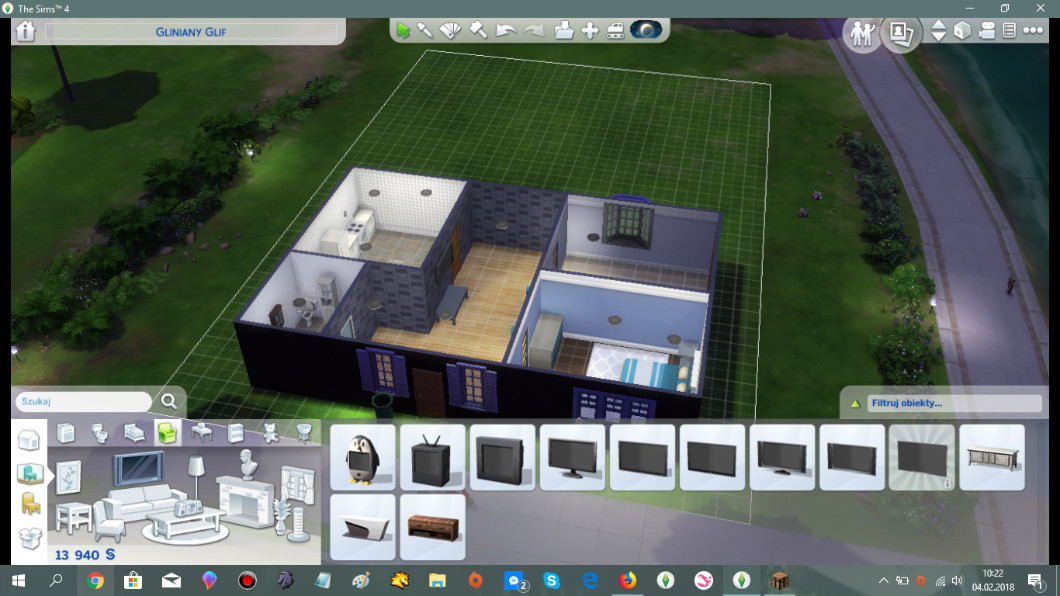Select the penguin TV thumbnail
1060x596 pixels.
click(x=363, y=457)
